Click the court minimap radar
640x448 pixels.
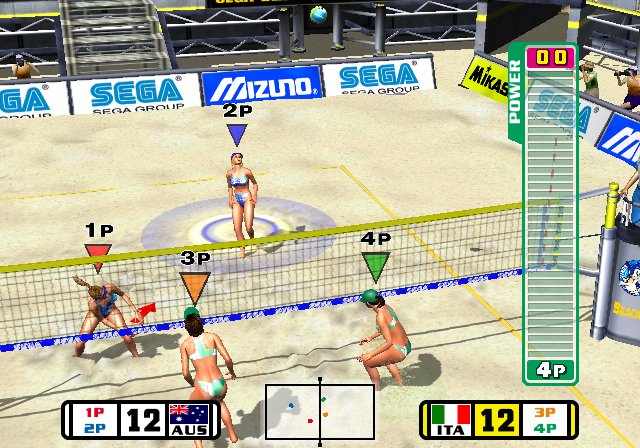[x=320, y=411]
